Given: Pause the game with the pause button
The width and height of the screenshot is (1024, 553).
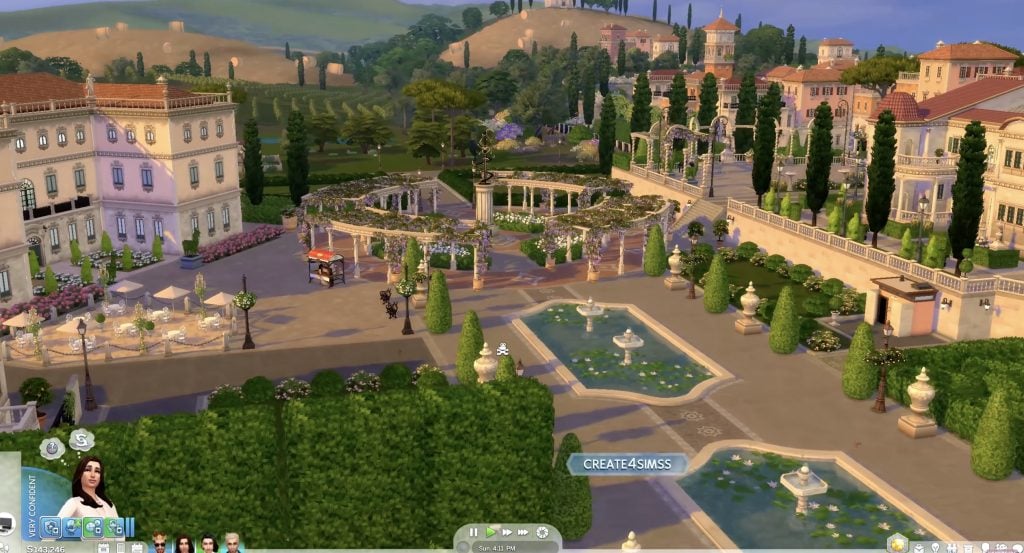Looking at the screenshot, I should click(x=473, y=532).
